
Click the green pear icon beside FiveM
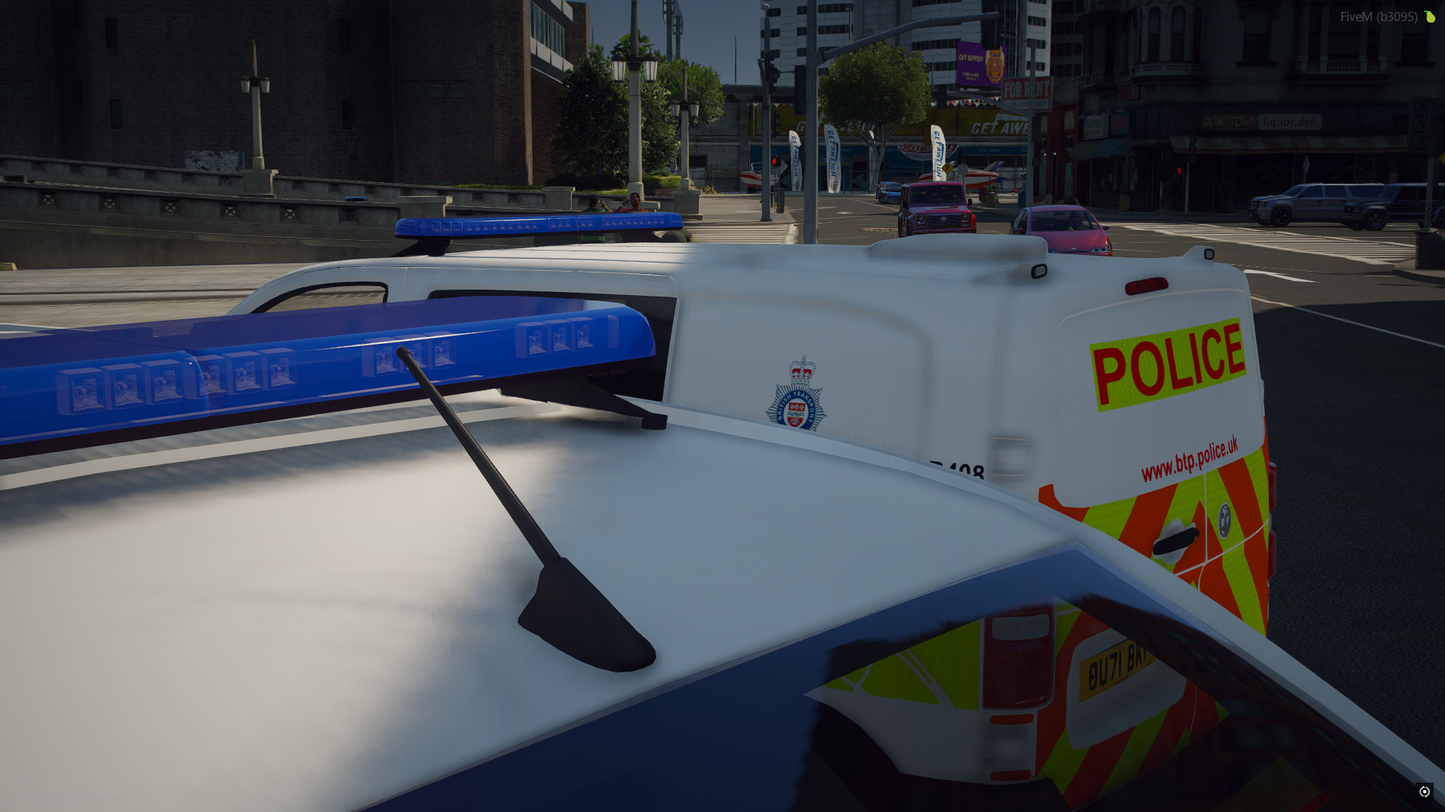point(1430,17)
